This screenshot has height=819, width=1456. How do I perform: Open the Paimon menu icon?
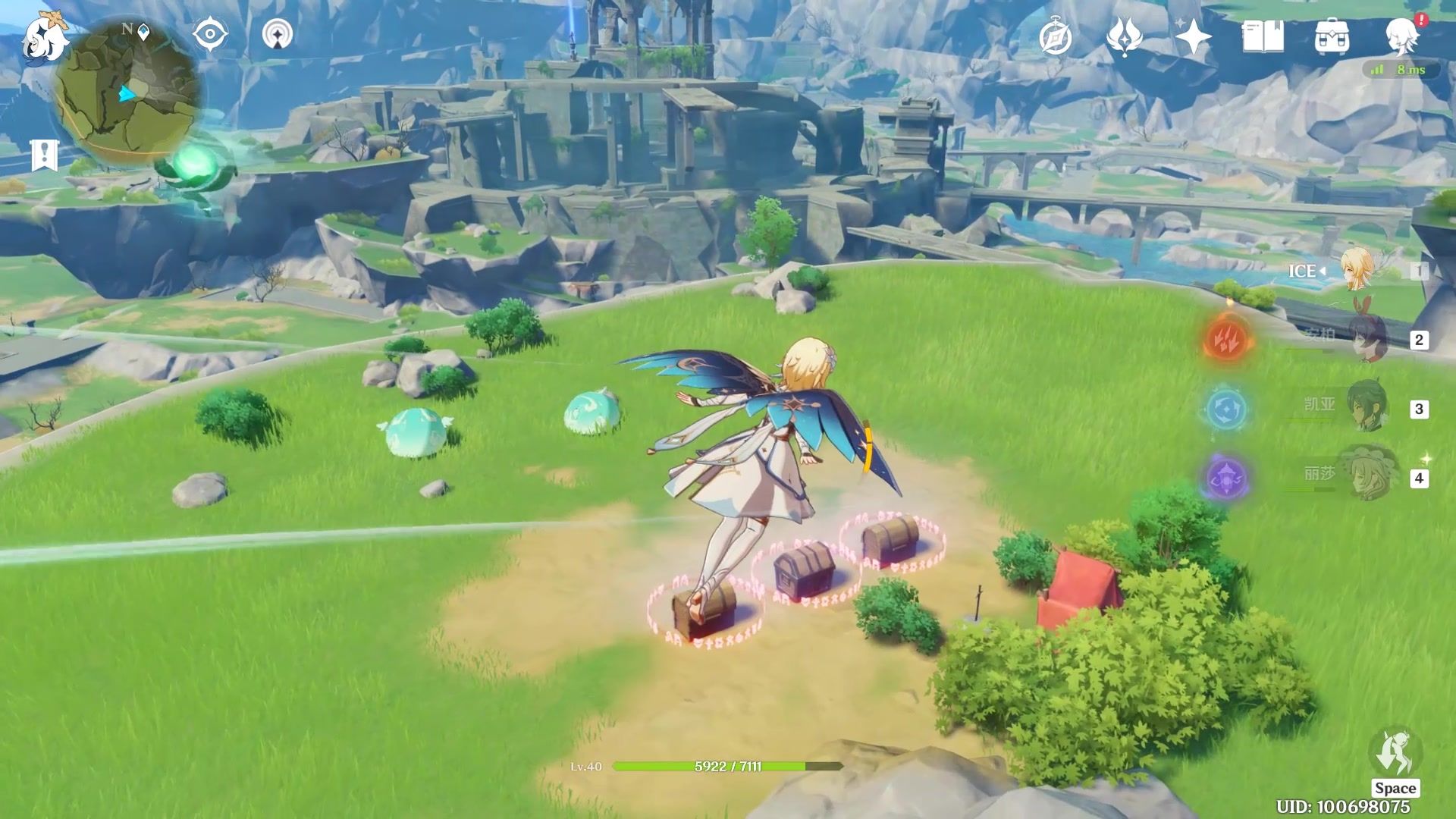point(44,39)
